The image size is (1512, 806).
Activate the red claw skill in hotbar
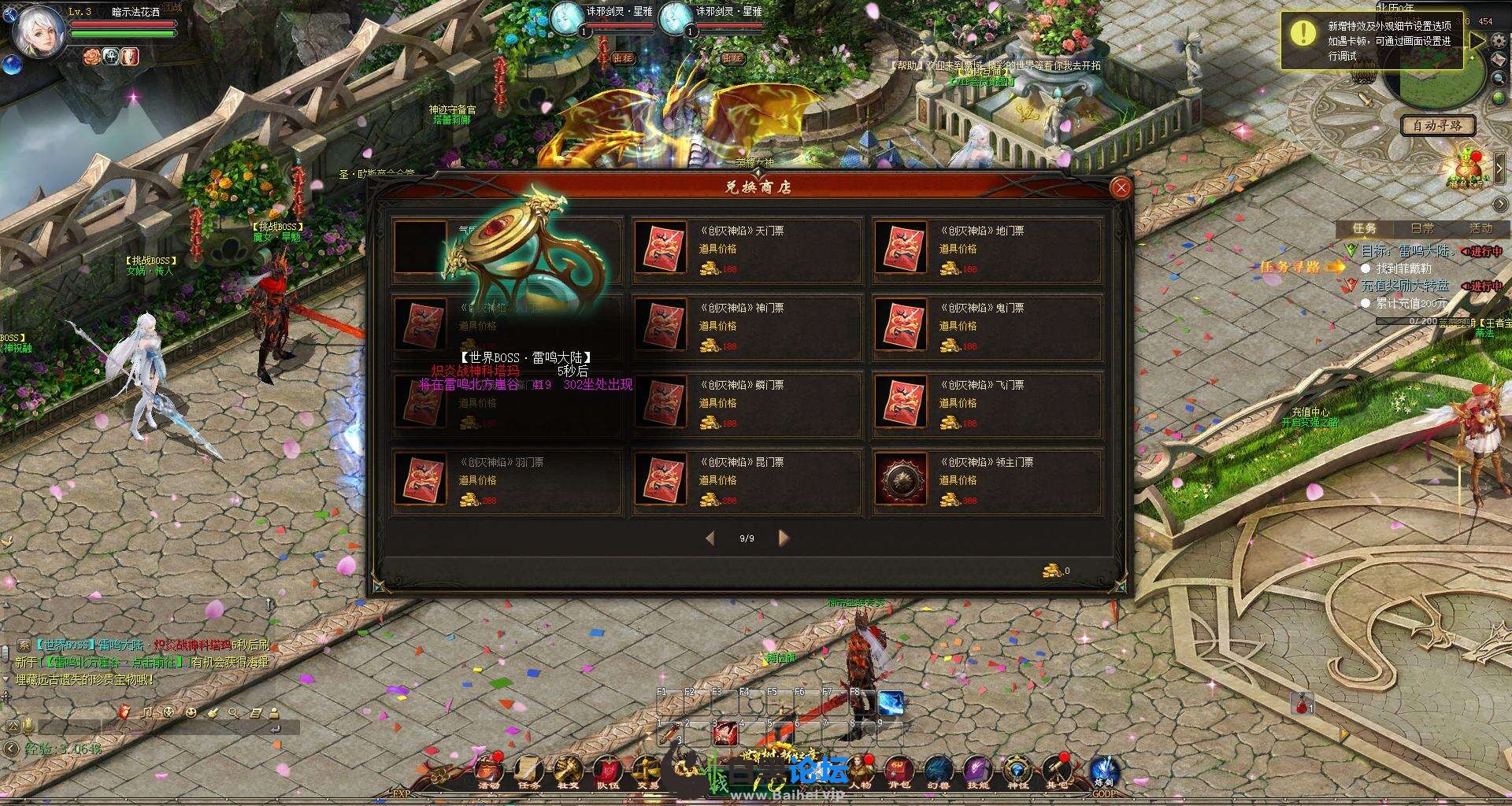coord(724,734)
